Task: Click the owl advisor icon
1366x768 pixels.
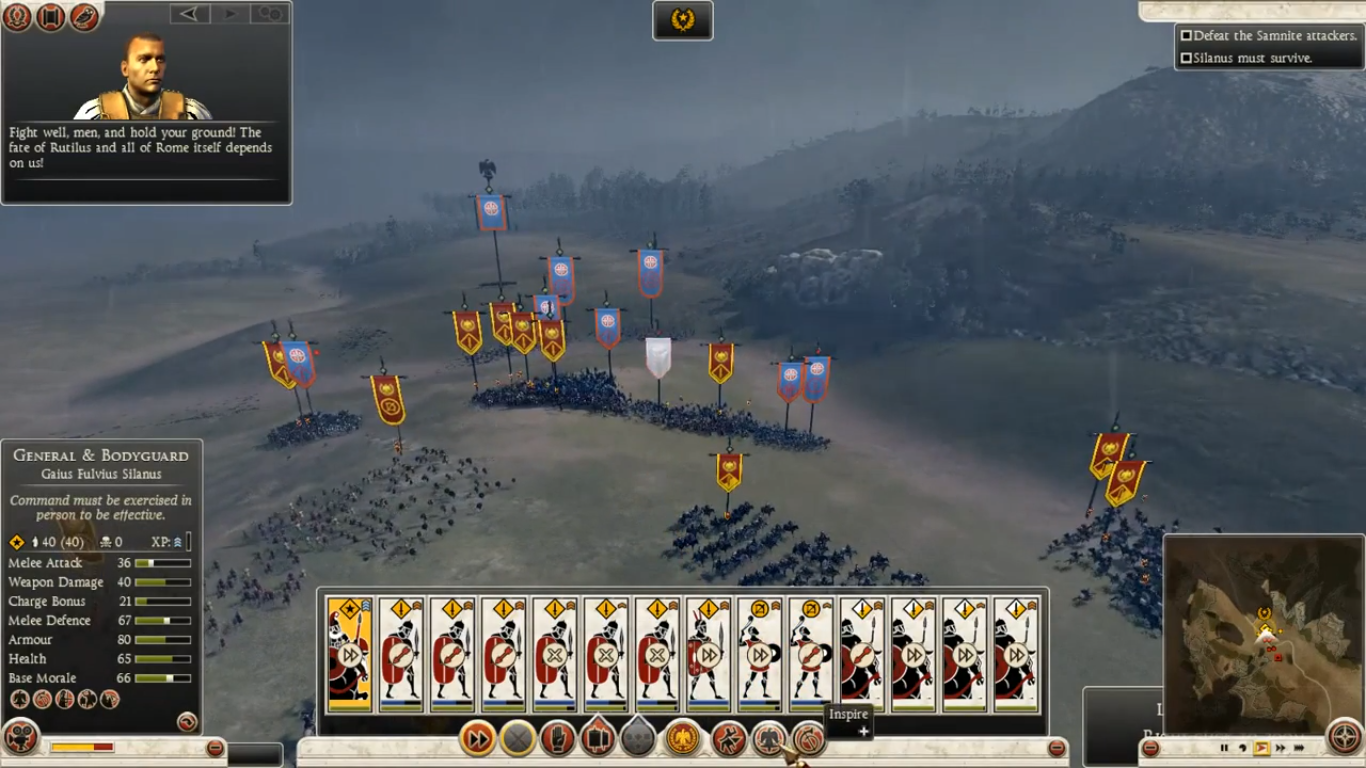Action: coord(85,18)
